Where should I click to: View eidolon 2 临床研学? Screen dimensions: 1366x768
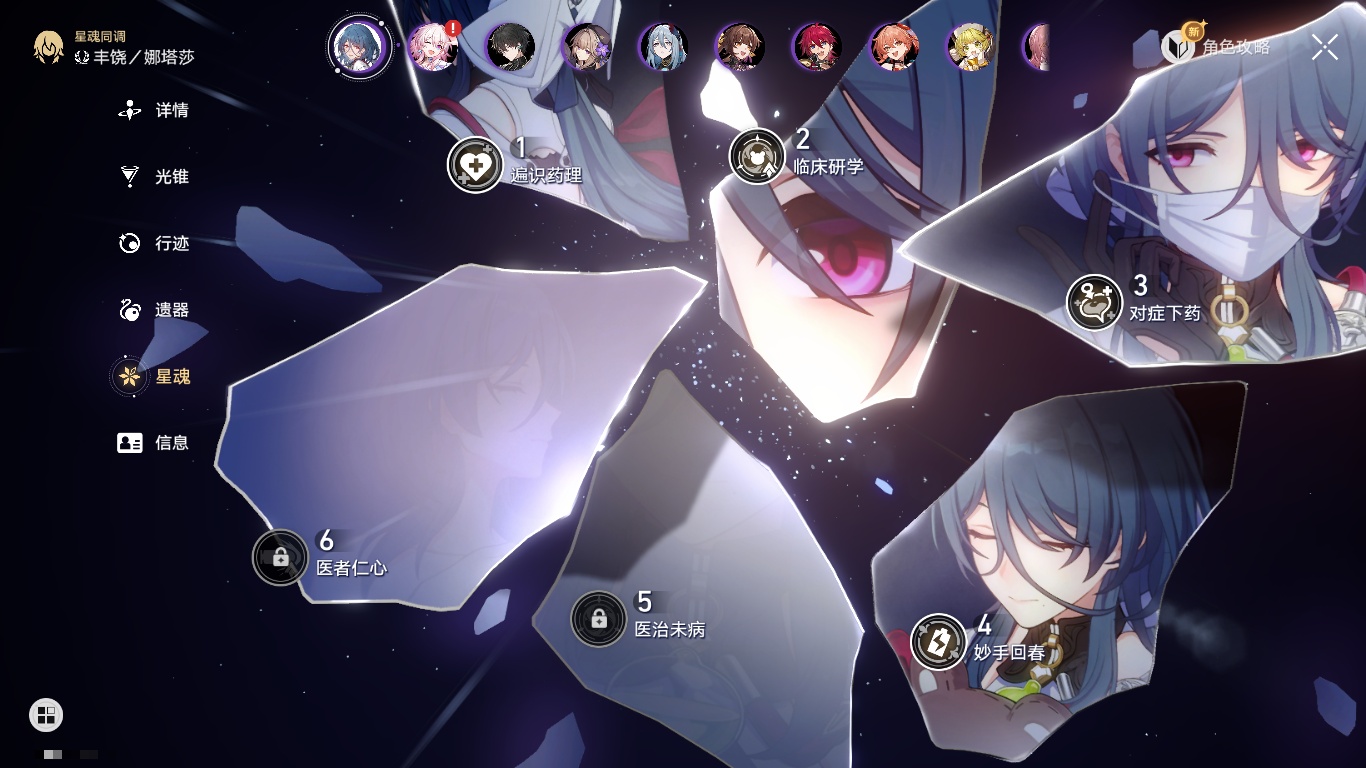pyautogui.click(x=757, y=156)
